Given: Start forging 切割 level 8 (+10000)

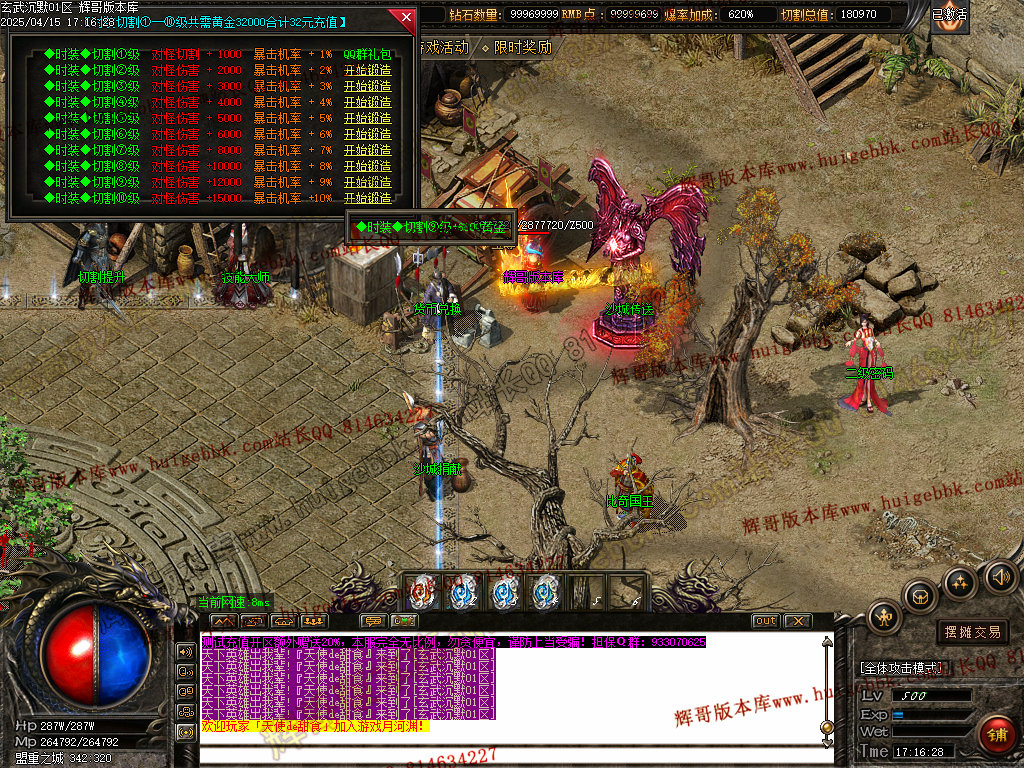Looking at the screenshot, I should pyautogui.click(x=367, y=166).
